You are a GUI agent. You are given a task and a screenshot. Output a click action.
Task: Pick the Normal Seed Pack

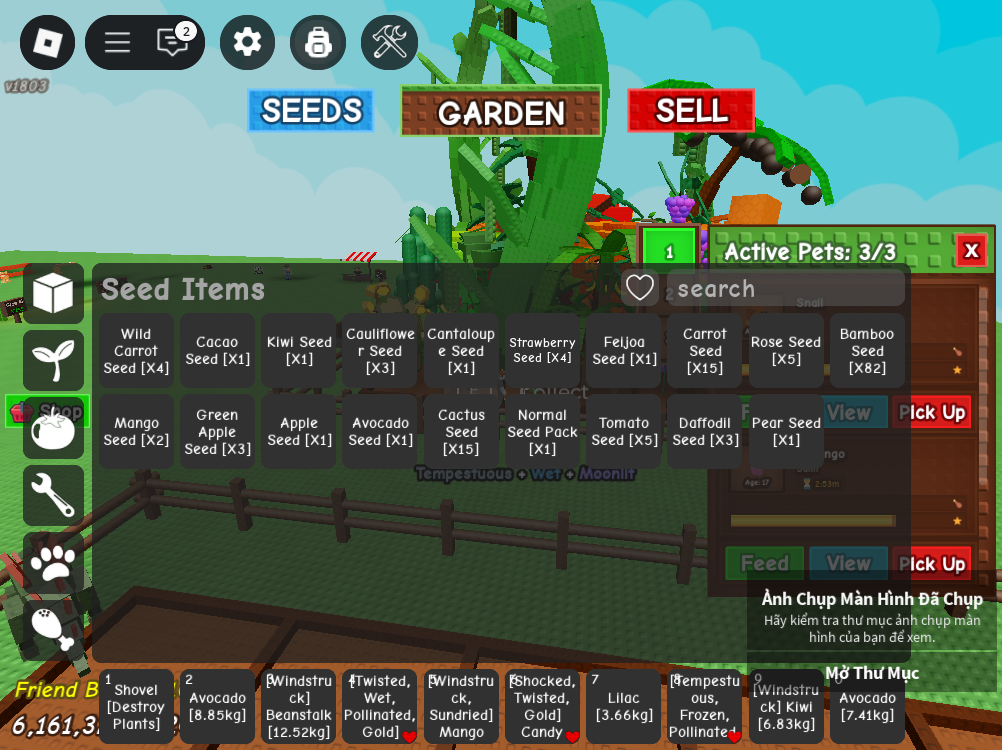tap(542, 432)
